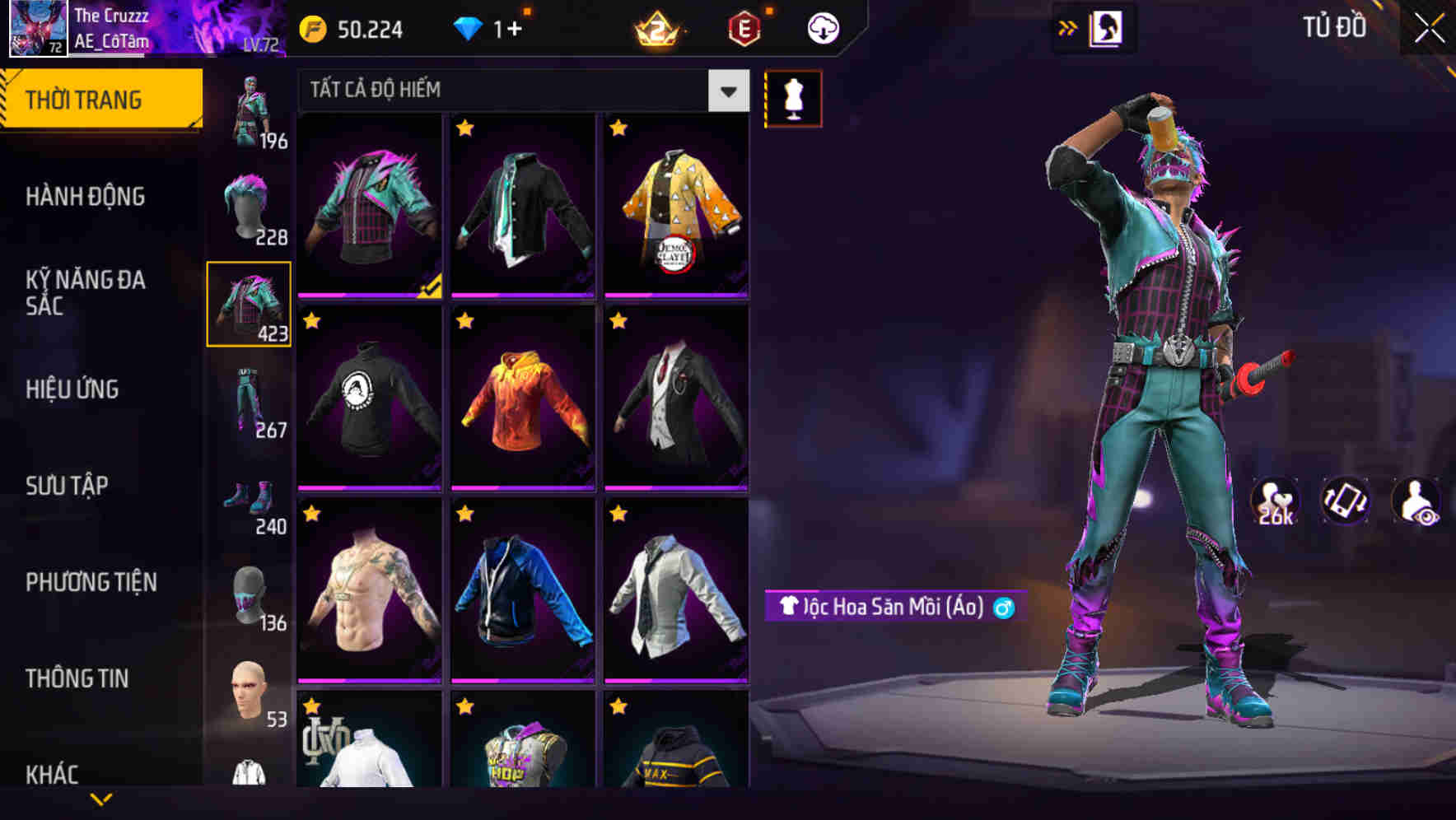
Task: Open the cloud download icon
Action: point(821,27)
